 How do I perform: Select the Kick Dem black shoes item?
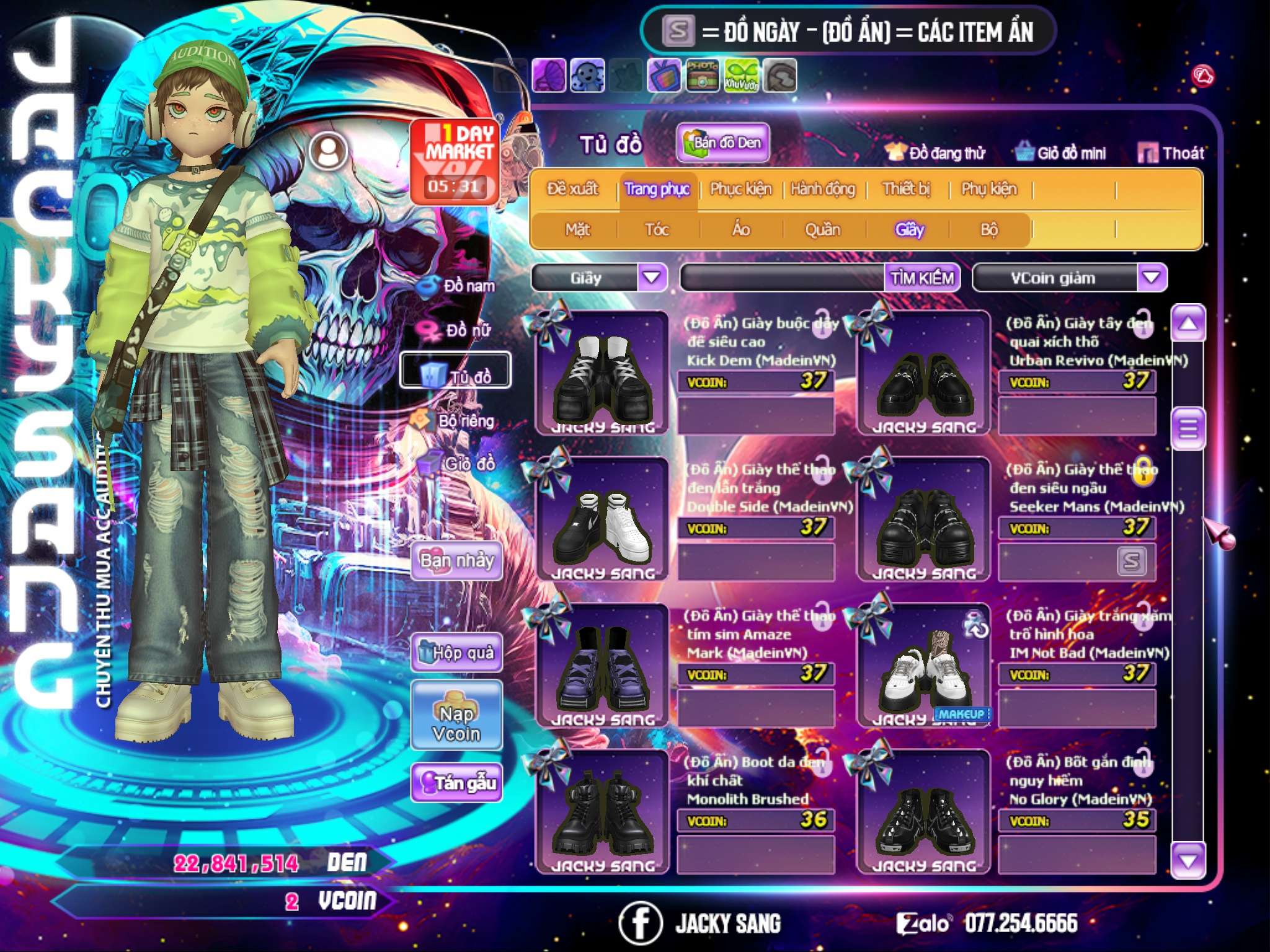[602, 373]
